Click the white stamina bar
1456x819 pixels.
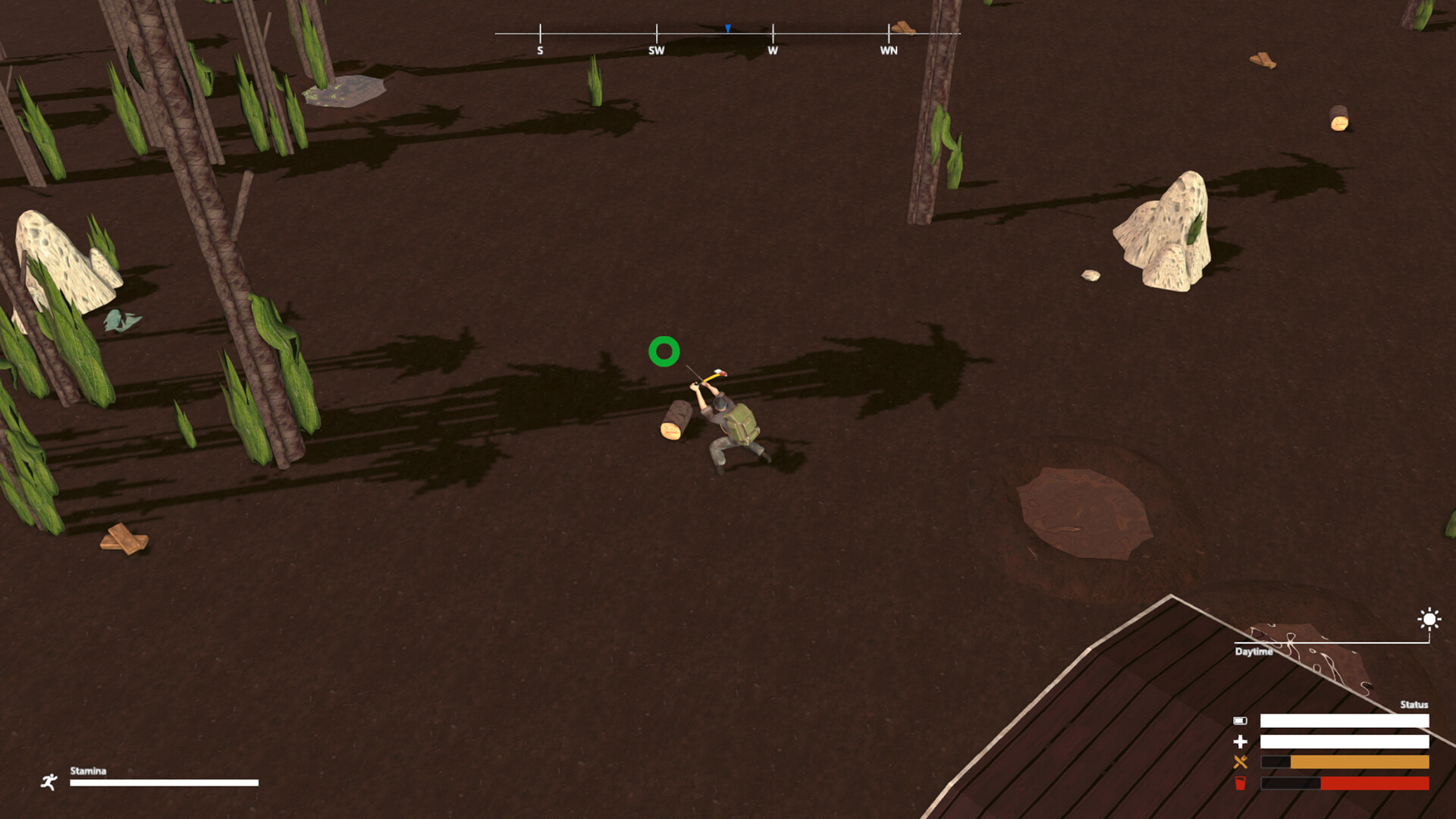[163, 783]
